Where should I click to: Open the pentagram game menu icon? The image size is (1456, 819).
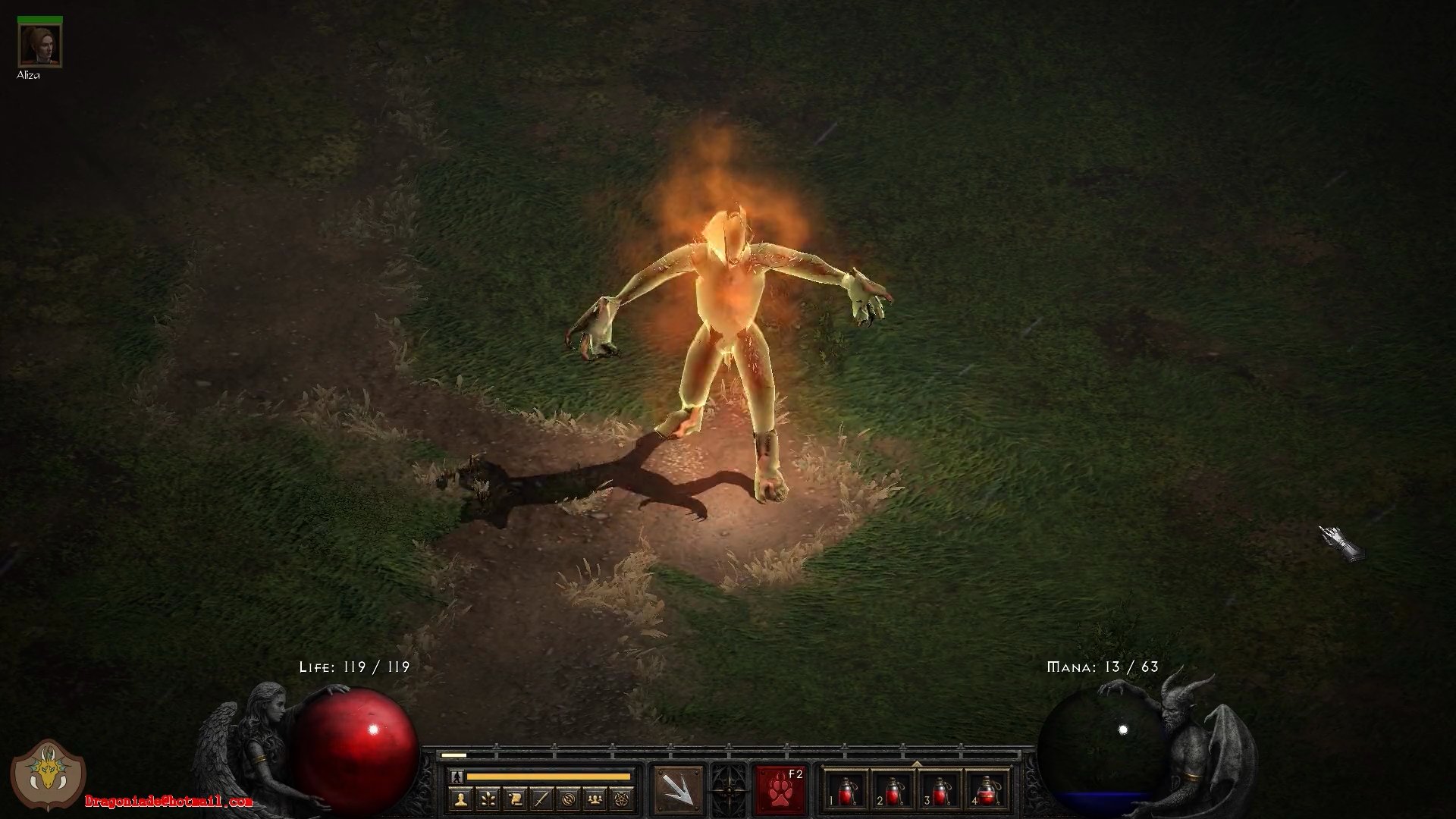coord(623,799)
